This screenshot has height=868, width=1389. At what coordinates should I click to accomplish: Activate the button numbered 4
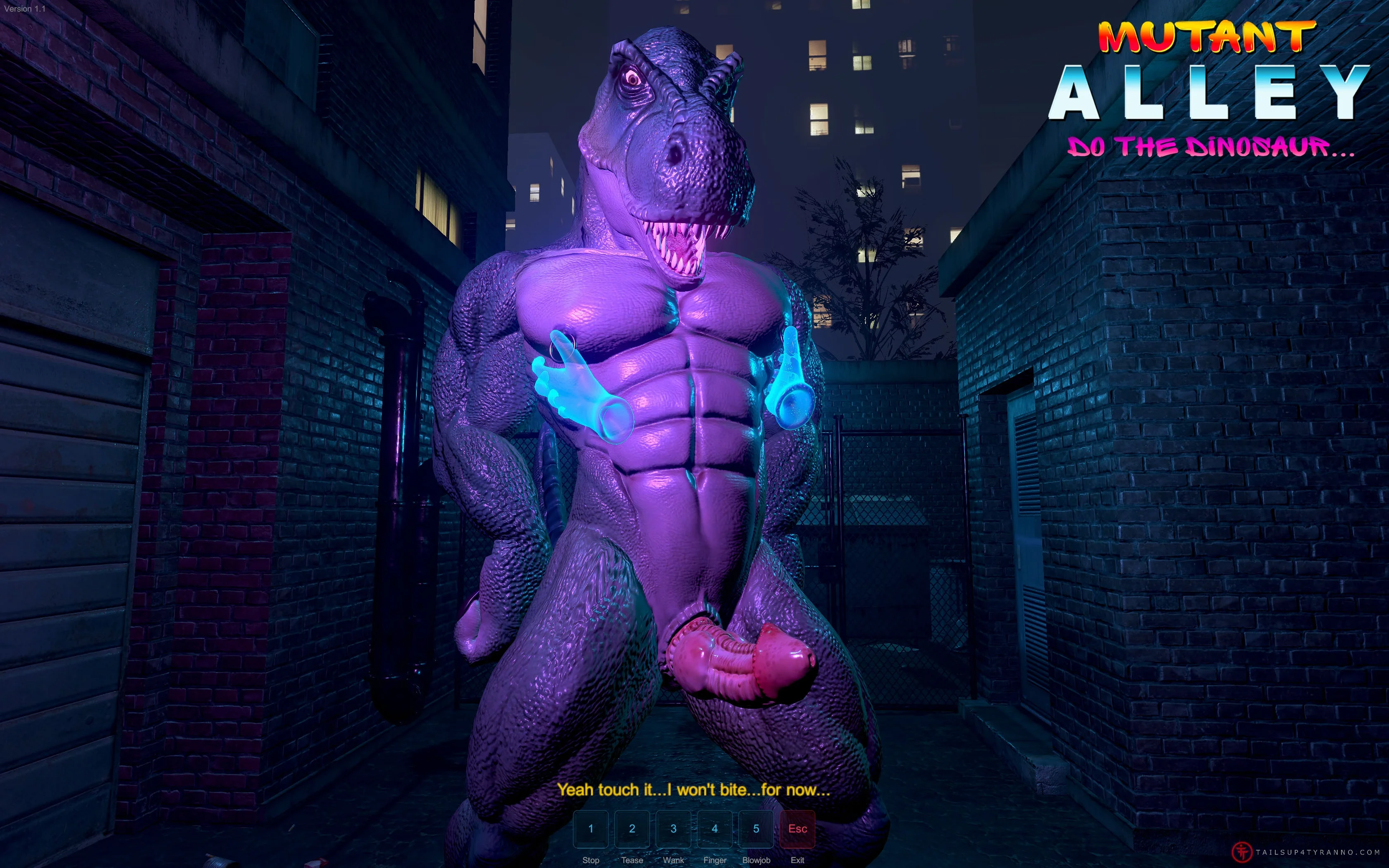pyautogui.click(x=715, y=828)
